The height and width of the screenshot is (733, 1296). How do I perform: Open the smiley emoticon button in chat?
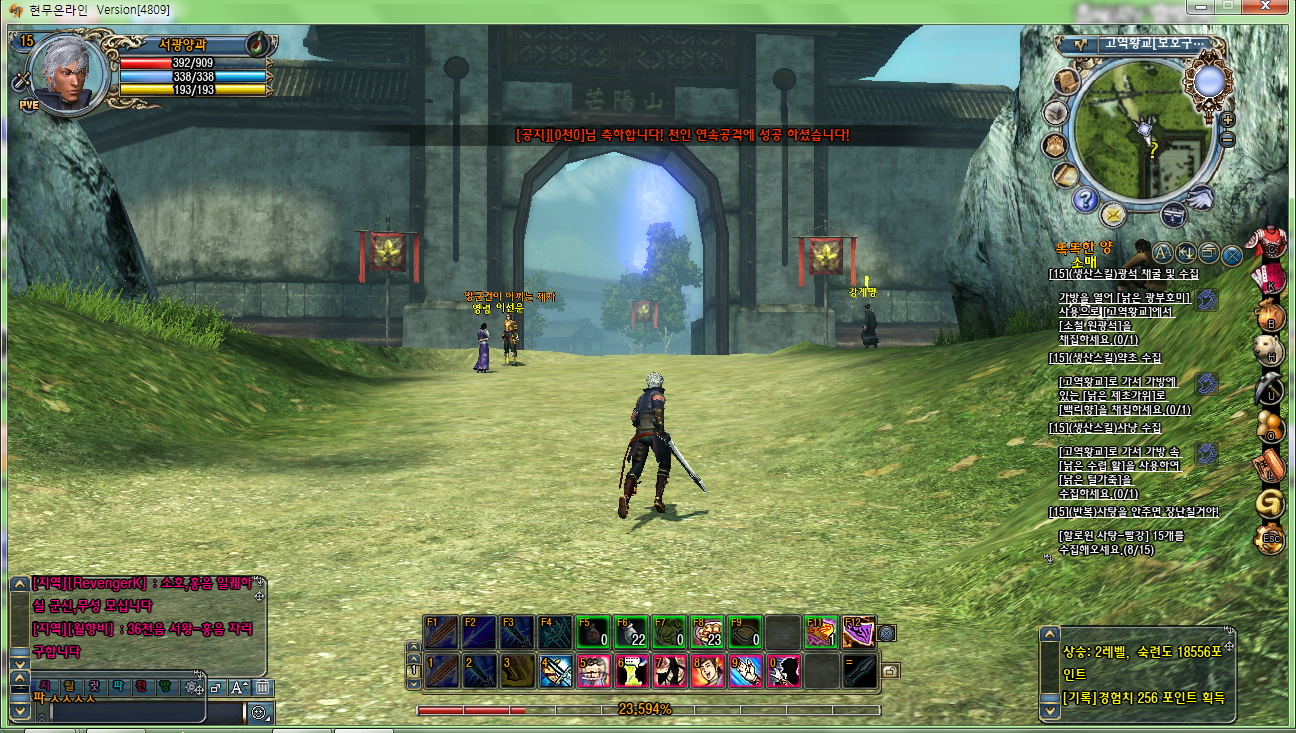coord(259,713)
